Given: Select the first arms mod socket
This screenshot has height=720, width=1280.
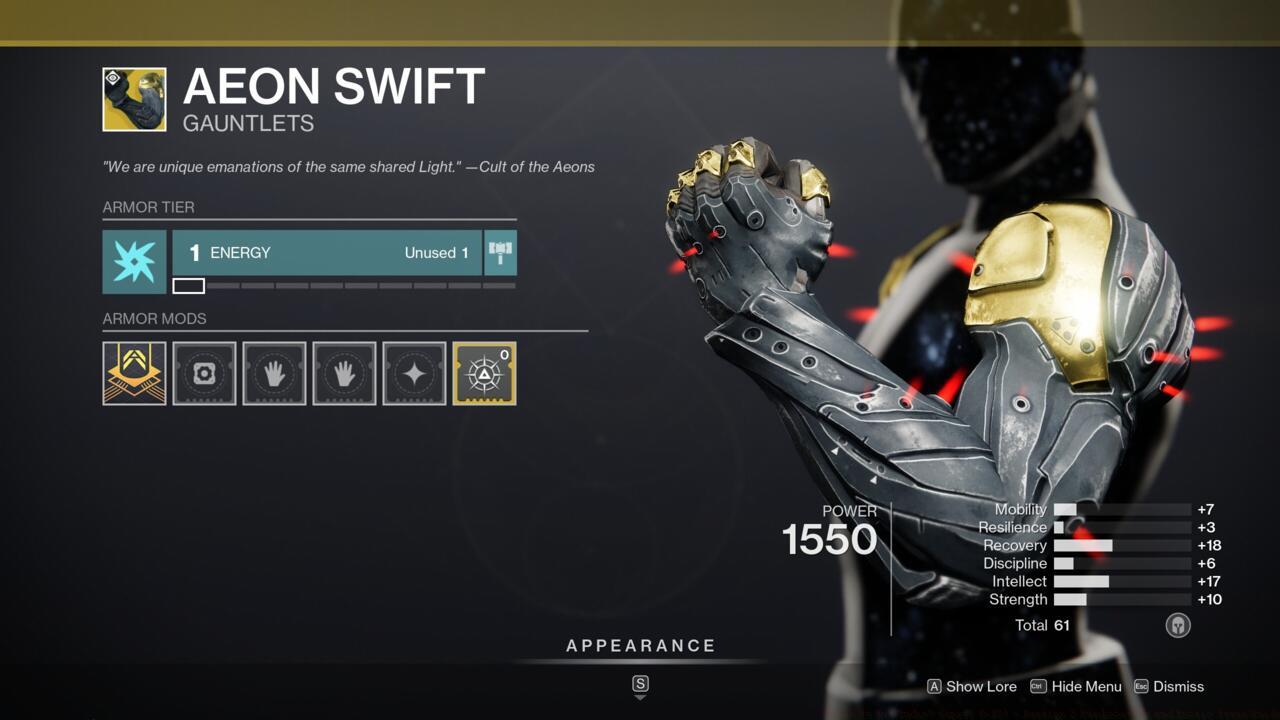Looking at the screenshot, I should (274, 374).
